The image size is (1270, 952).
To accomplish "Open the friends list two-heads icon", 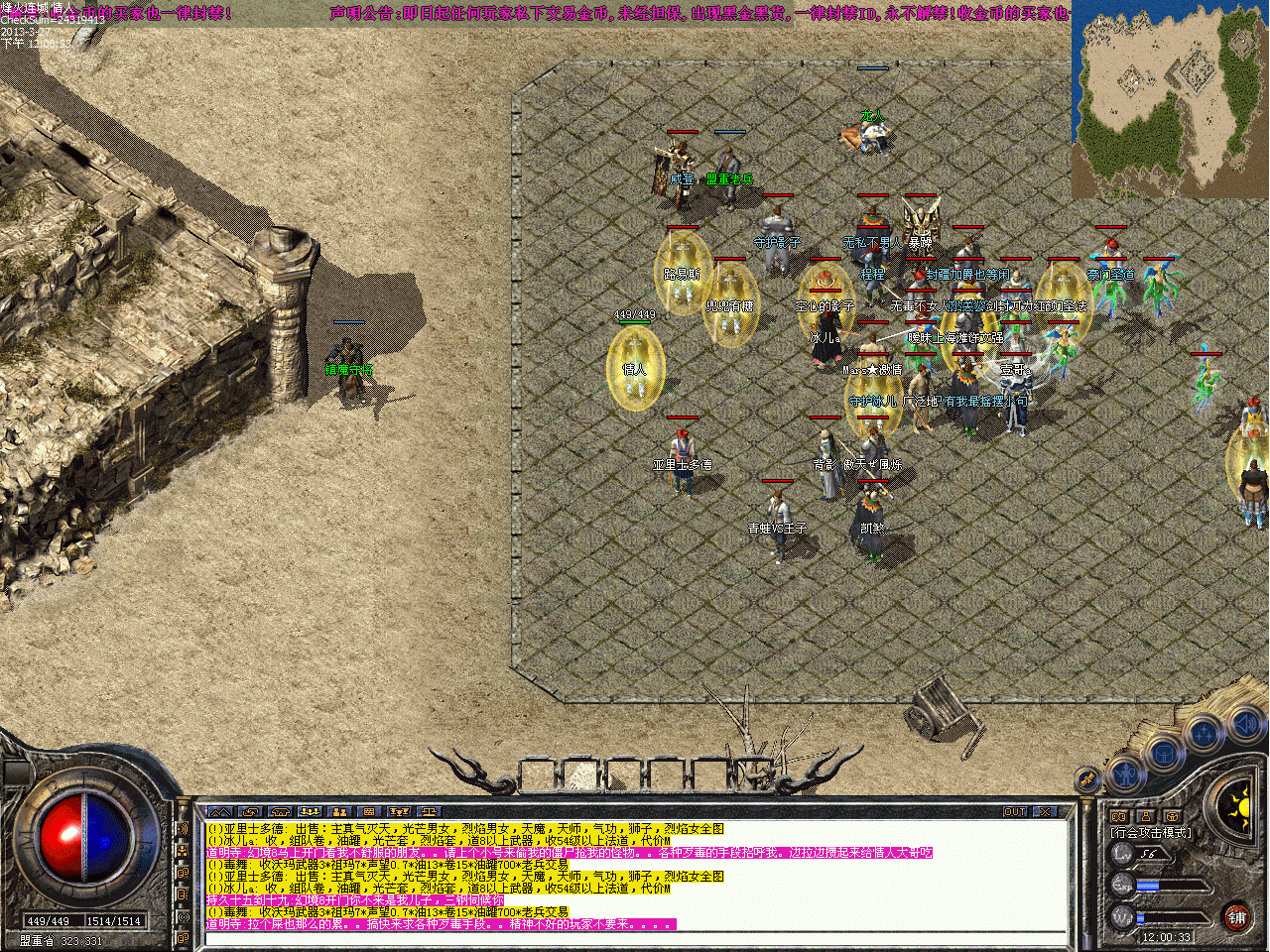I will click(x=1120, y=814).
